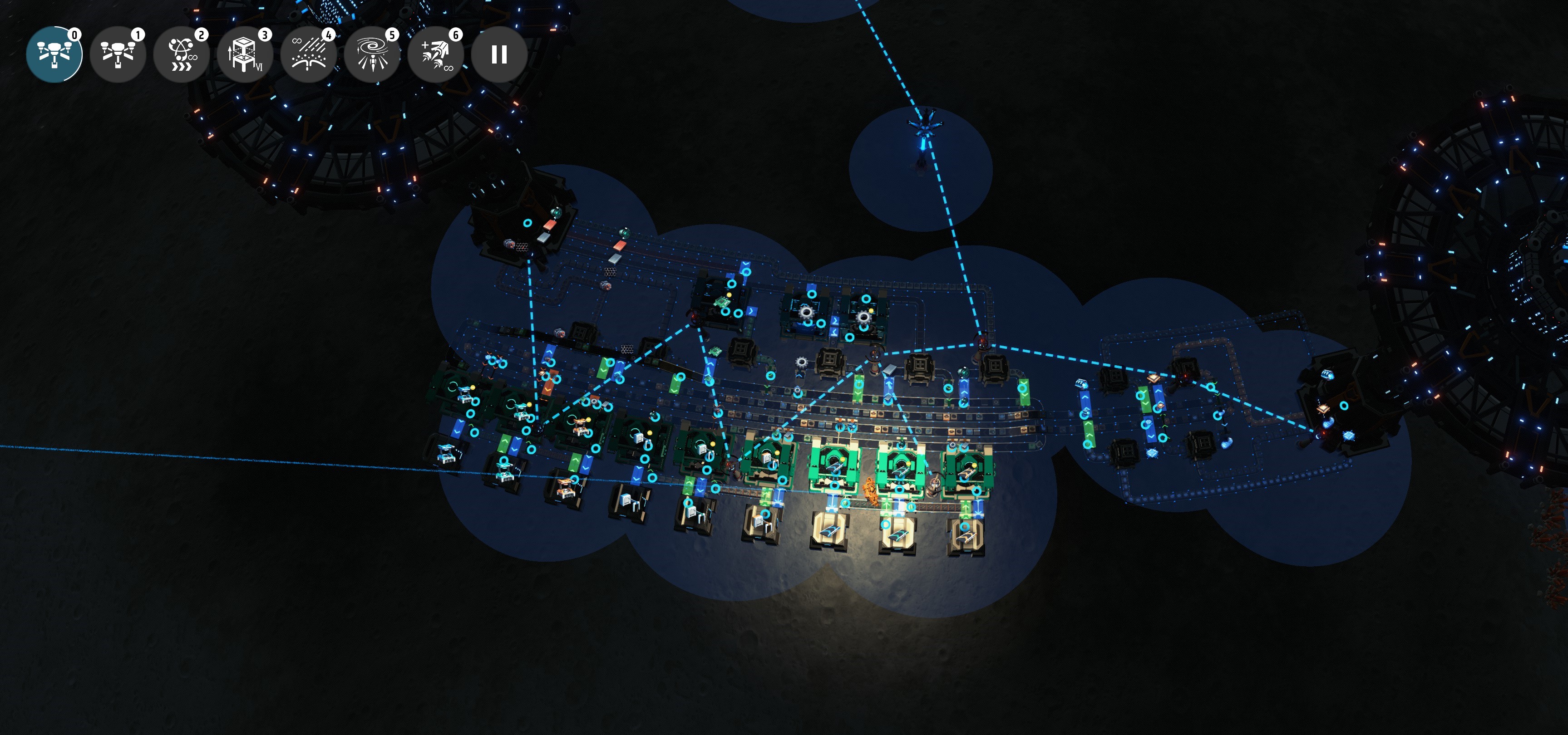Select the rocket ships plus icon
This screenshot has width=1568, height=735.
pos(436,54)
